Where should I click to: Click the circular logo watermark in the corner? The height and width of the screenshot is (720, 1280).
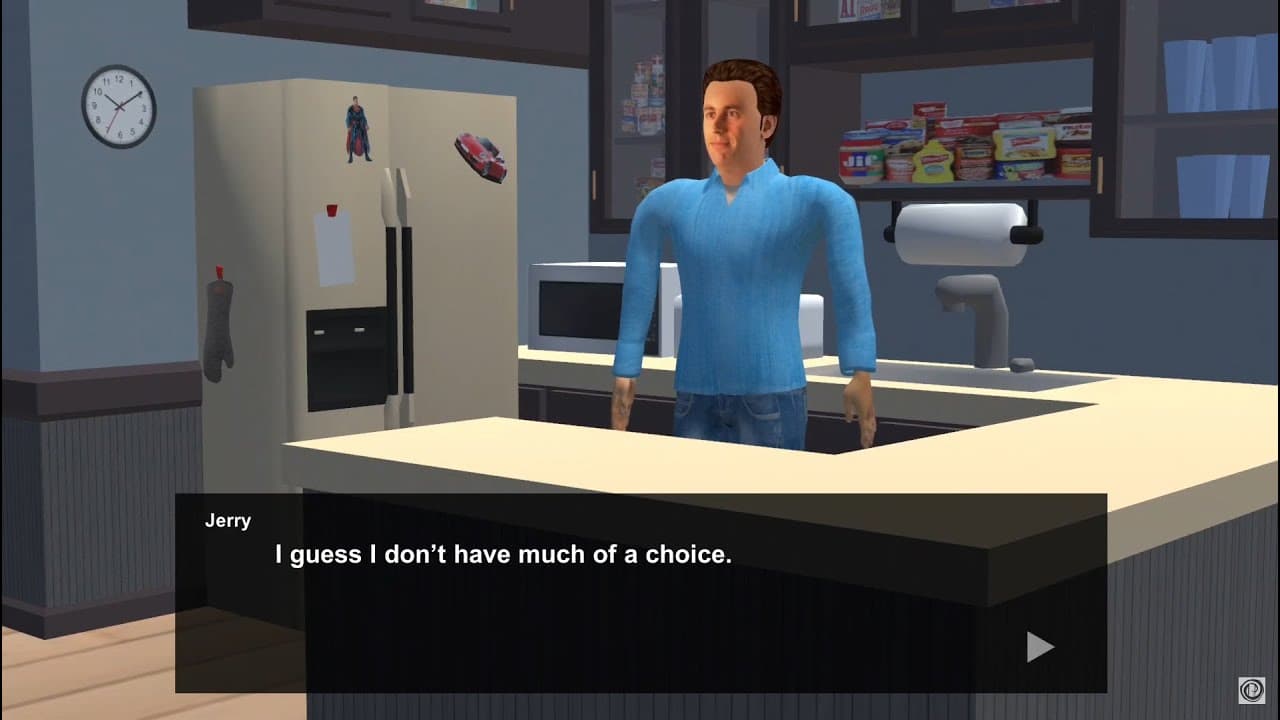[x=1252, y=692]
